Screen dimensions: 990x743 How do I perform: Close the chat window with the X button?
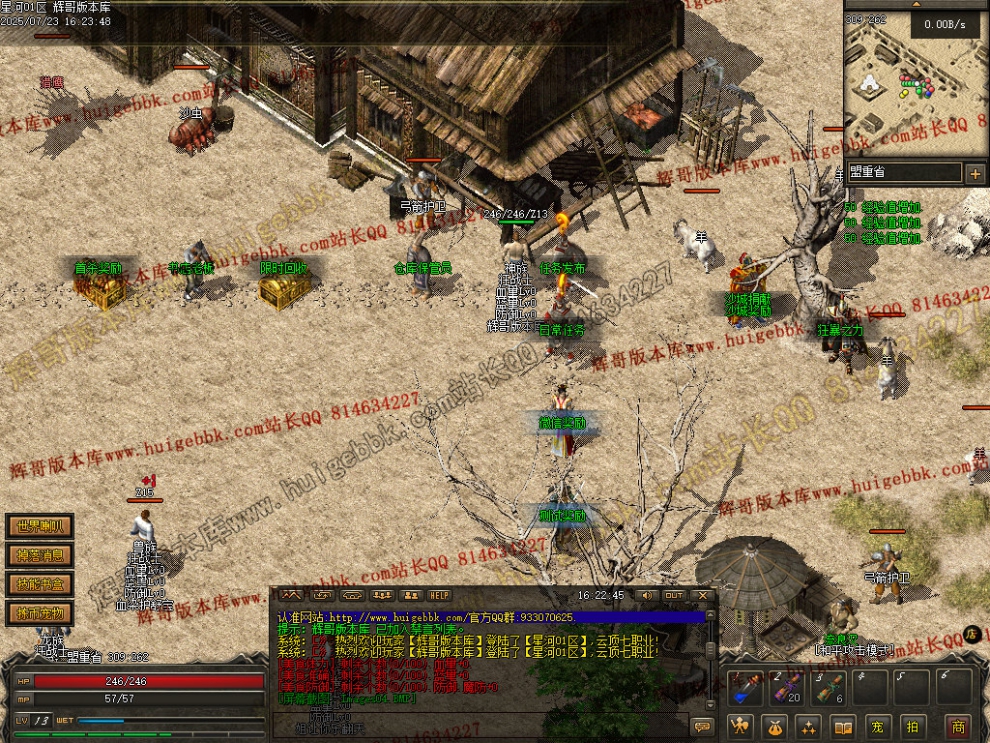click(703, 596)
